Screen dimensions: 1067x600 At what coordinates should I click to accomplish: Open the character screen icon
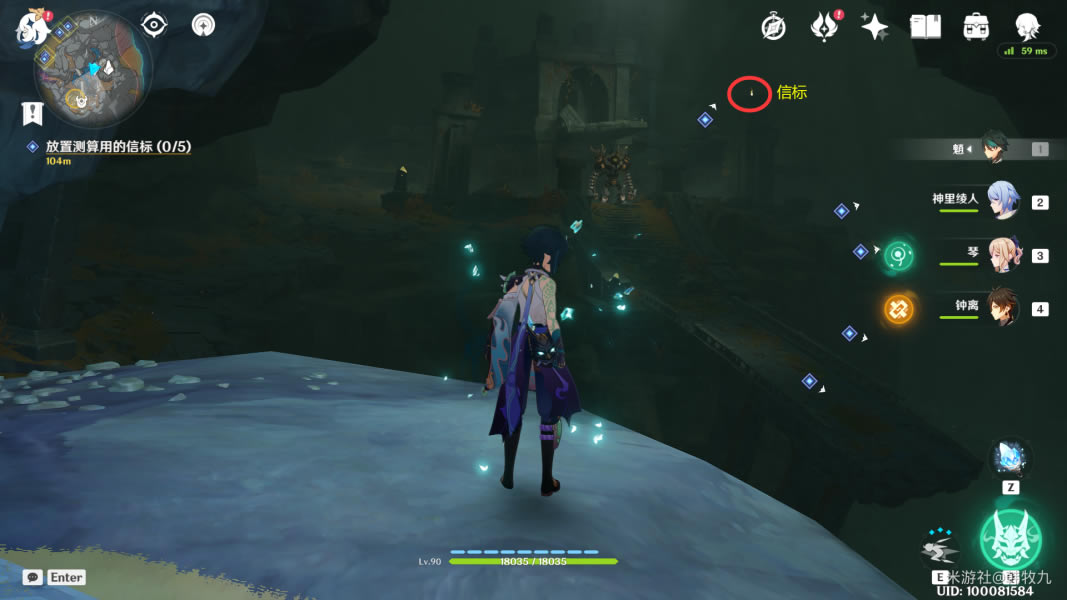(1026, 26)
